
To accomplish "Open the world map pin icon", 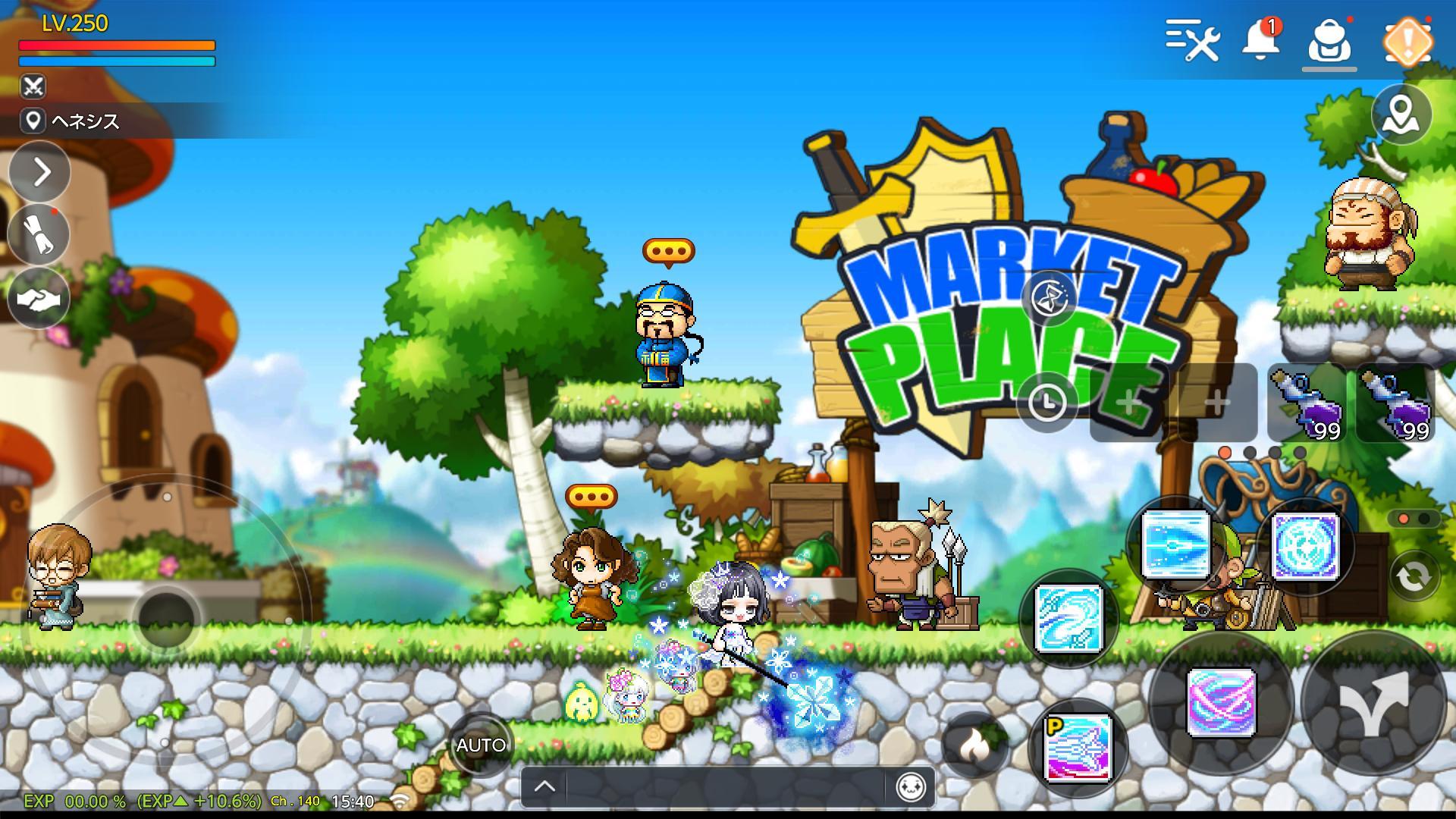I will click(x=1402, y=115).
